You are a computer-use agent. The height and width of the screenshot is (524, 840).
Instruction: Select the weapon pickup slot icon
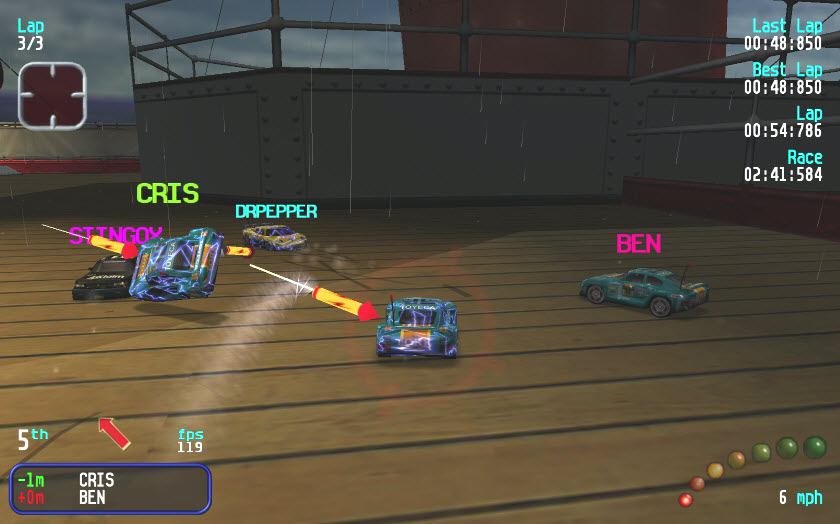click(x=52, y=96)
